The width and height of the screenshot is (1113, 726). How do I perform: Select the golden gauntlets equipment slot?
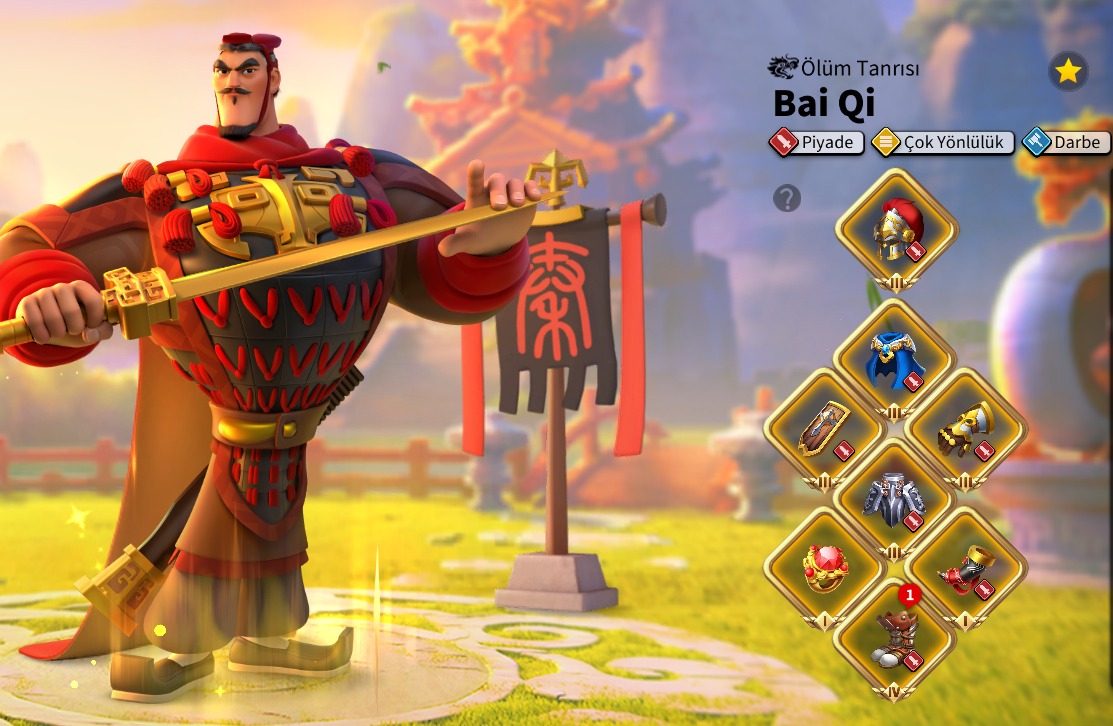click(x=965, y=430)
